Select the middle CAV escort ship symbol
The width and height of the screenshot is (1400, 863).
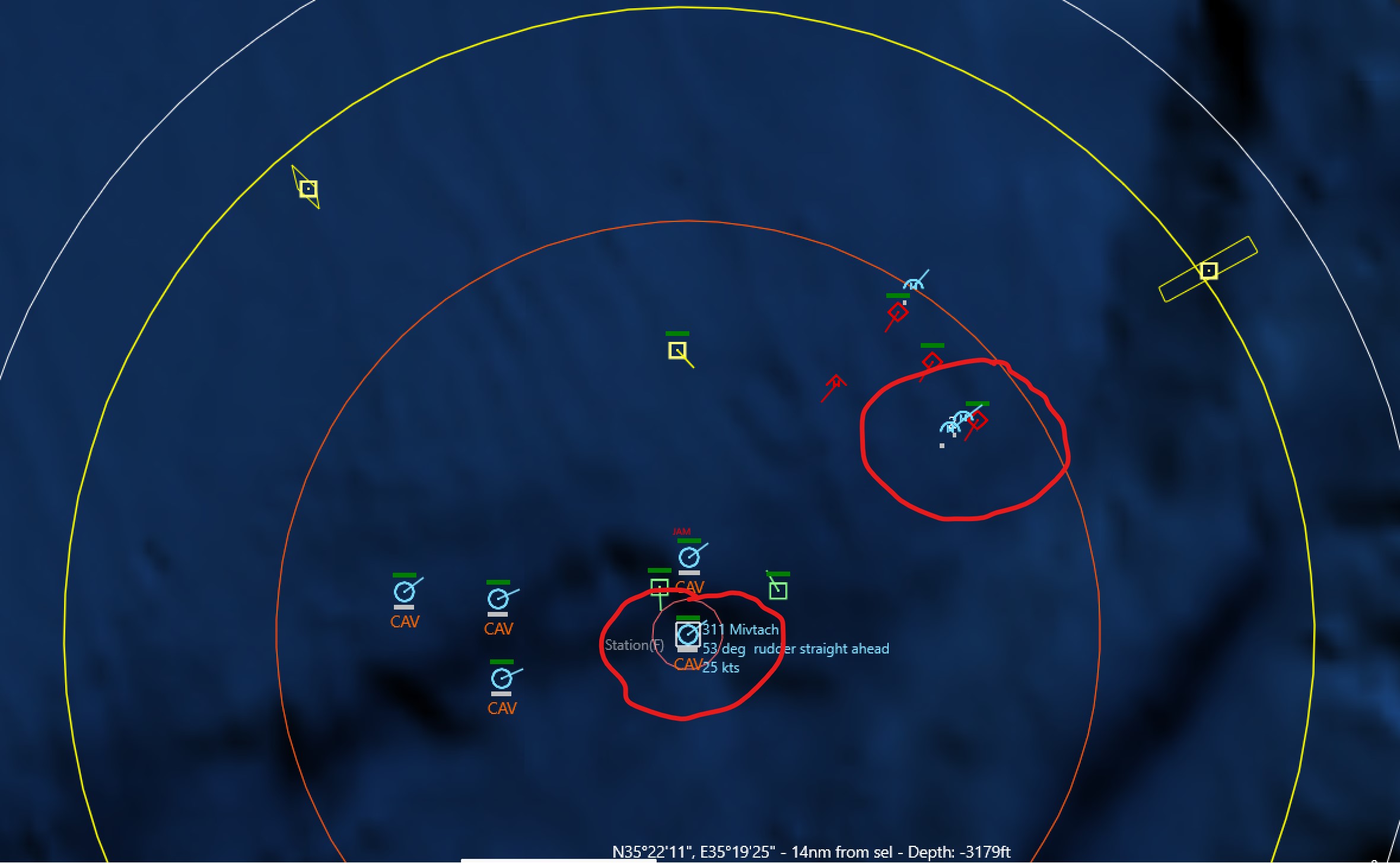tap(497, 599)
